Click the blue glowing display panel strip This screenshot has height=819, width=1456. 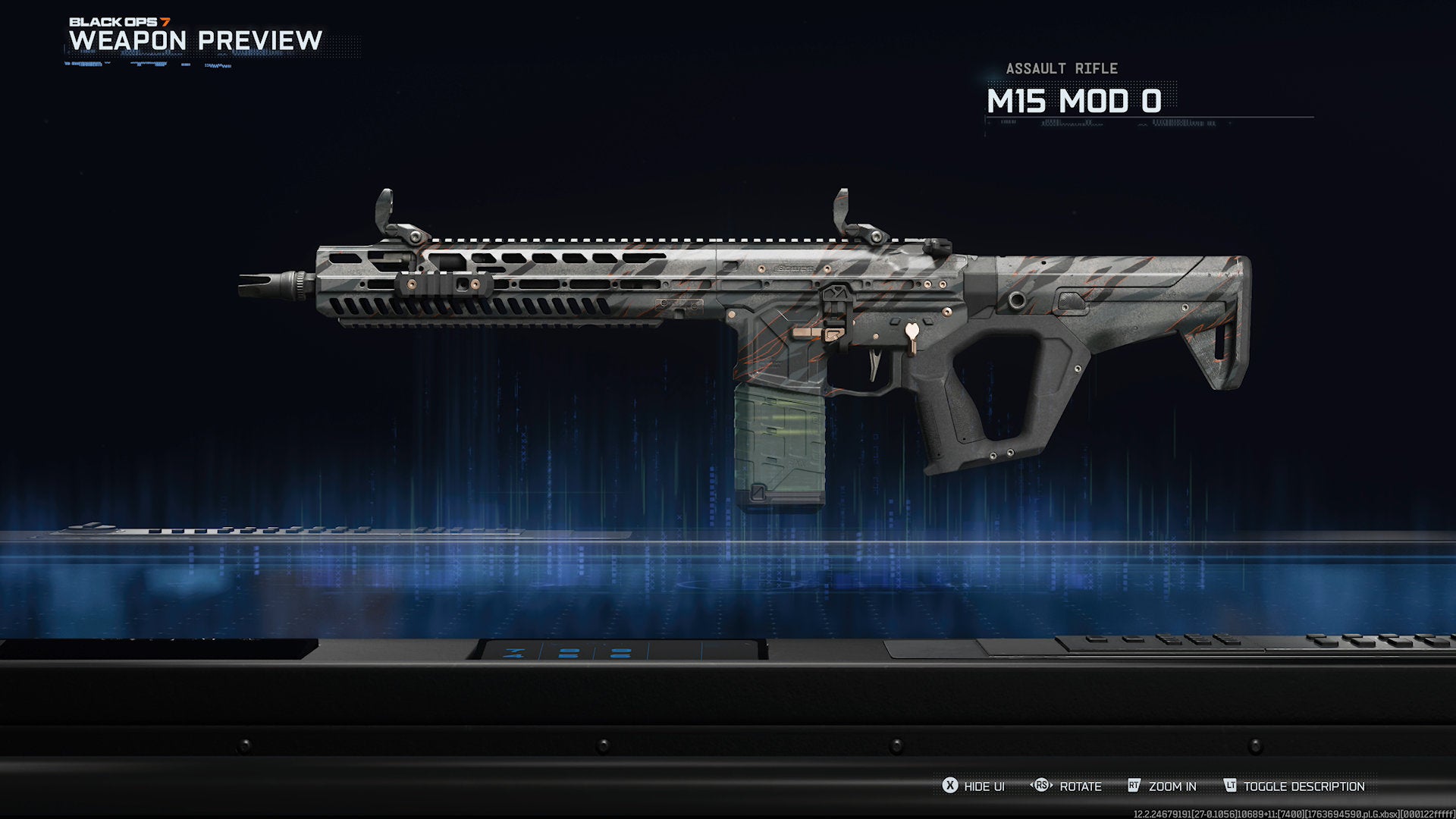click(x=569, y=651)
